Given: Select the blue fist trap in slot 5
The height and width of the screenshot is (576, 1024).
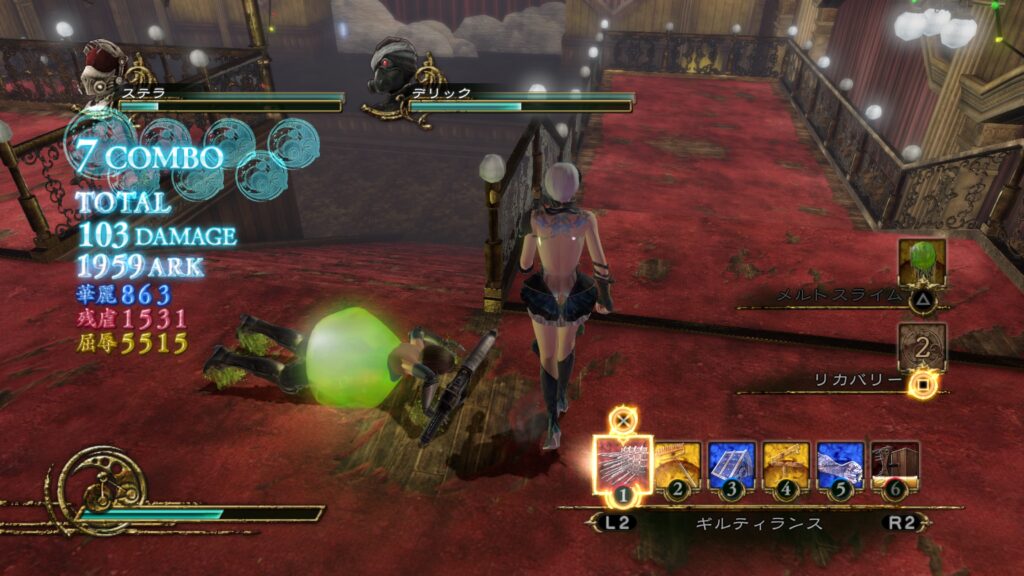Looking at the screenshot, I should coord(840,466).
